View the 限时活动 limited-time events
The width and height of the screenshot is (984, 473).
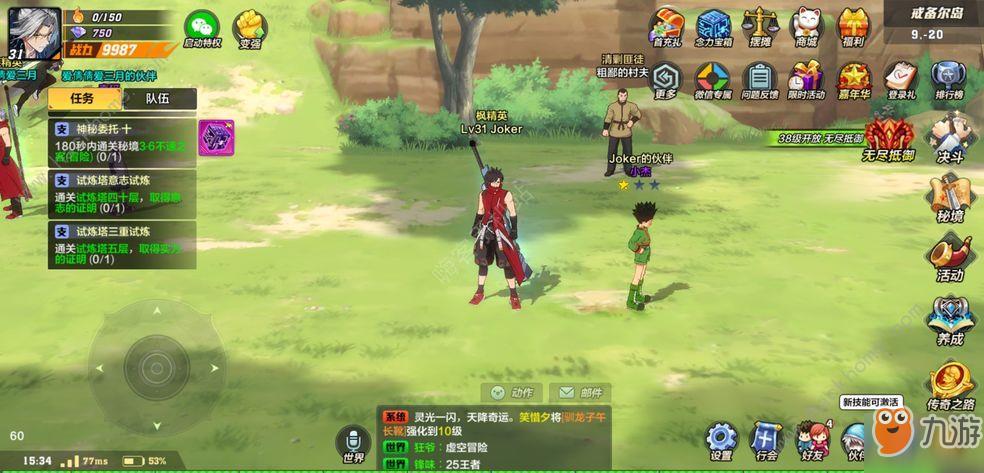pos(805,78)
